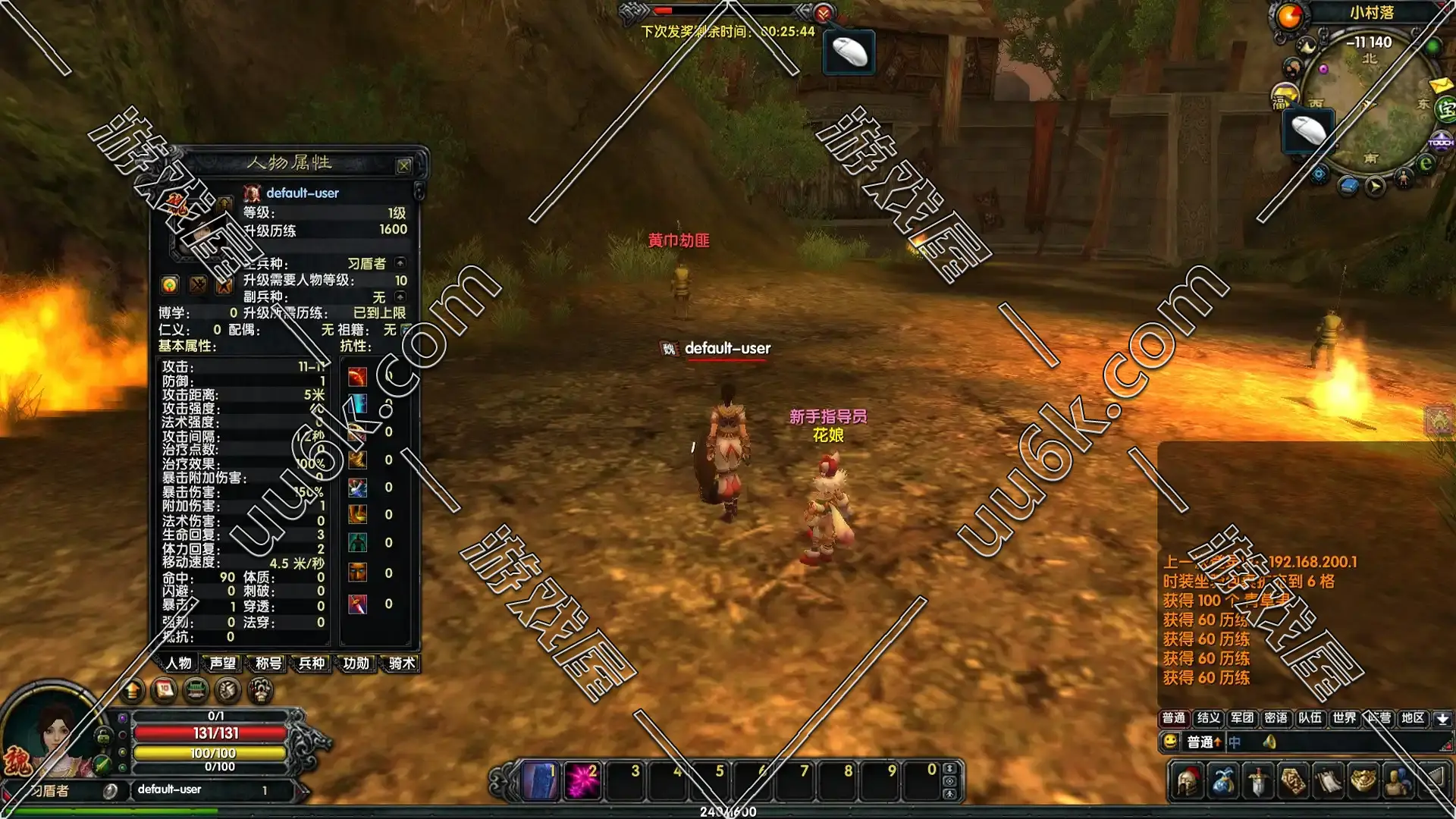The height and width of the screenshot is (819, 1456).
Task: Open the smiley emoticon picker
Action: coord(1170,742)
